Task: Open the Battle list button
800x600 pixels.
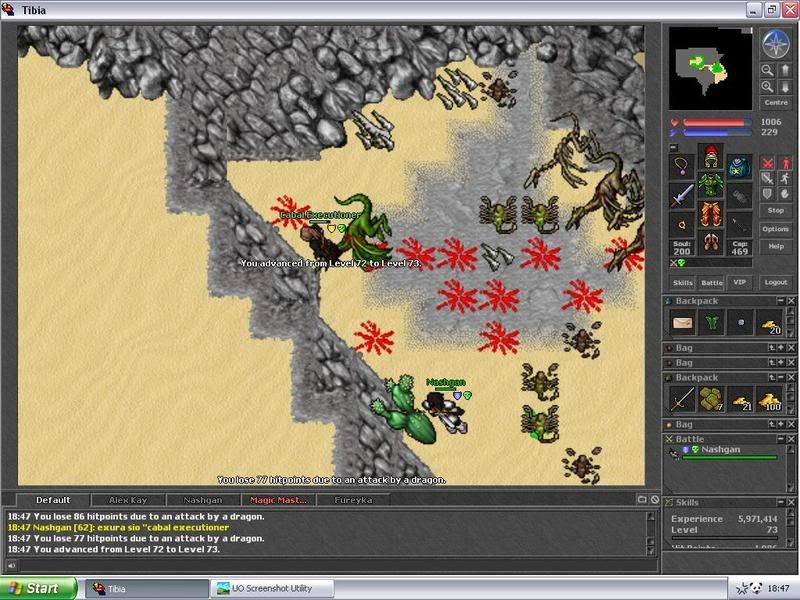Action: [711, 283]
